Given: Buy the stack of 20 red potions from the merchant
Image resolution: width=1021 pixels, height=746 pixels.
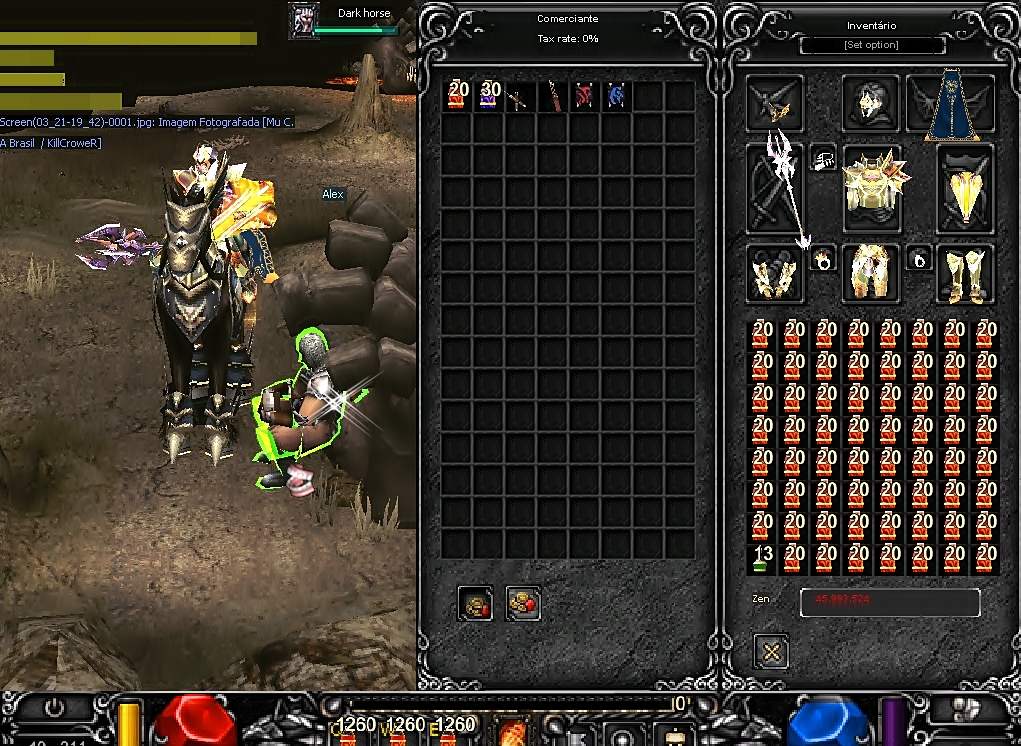Looking at the screenshot, I should click(x=458, y=96).
